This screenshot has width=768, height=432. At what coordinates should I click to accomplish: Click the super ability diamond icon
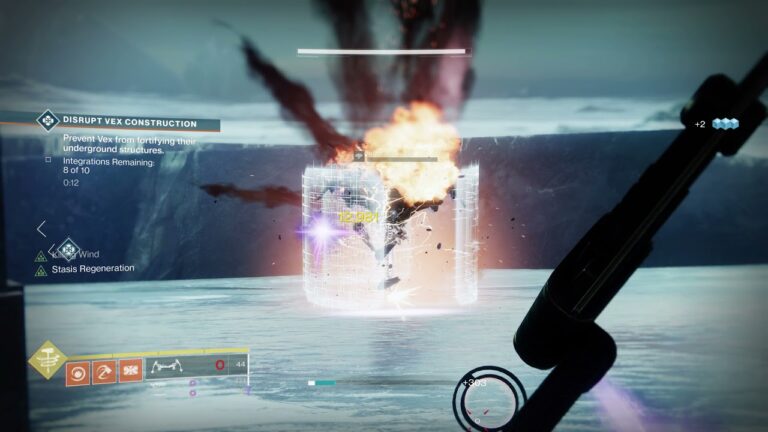[x=47, y=361]
